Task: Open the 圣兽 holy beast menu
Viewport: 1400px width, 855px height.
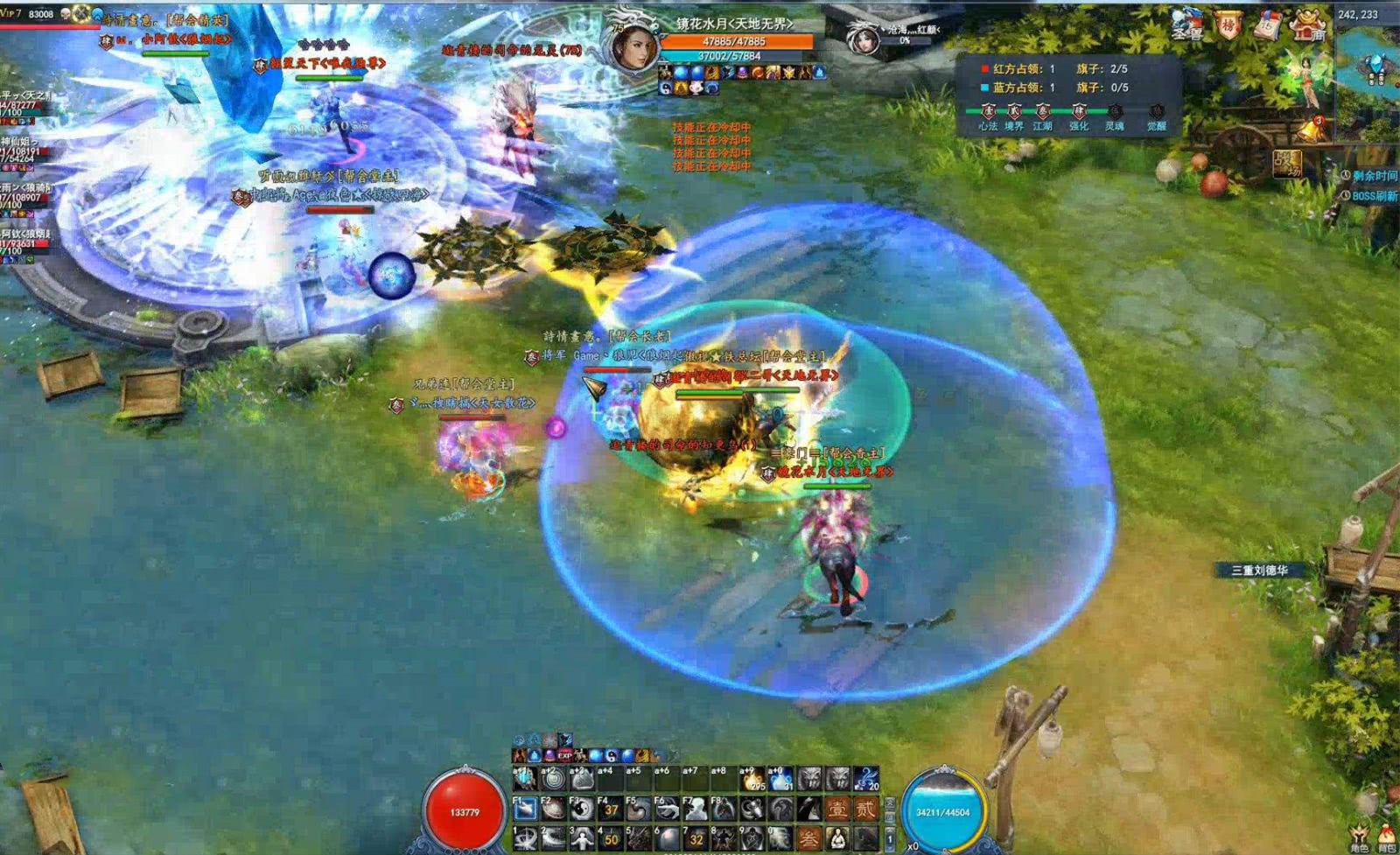Action: (x=1187, y=26)
